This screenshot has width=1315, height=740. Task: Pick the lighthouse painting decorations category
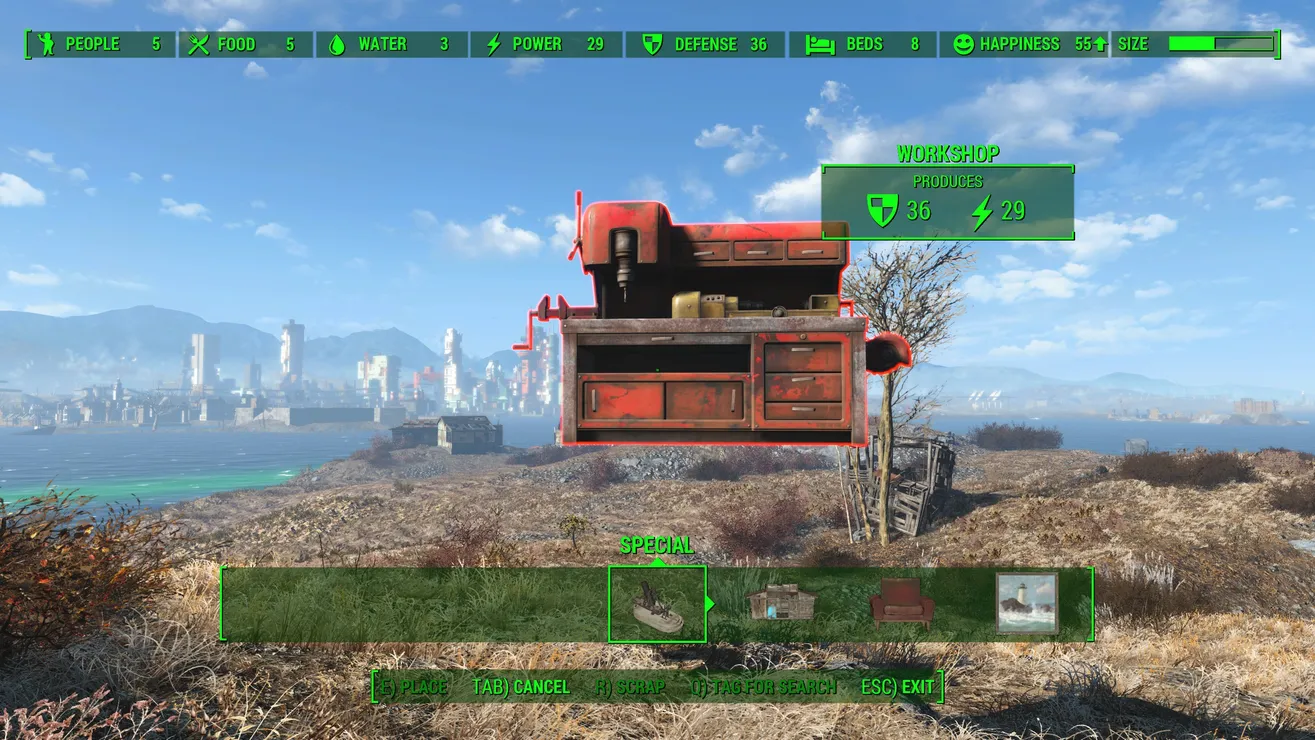coord(1027,603)
